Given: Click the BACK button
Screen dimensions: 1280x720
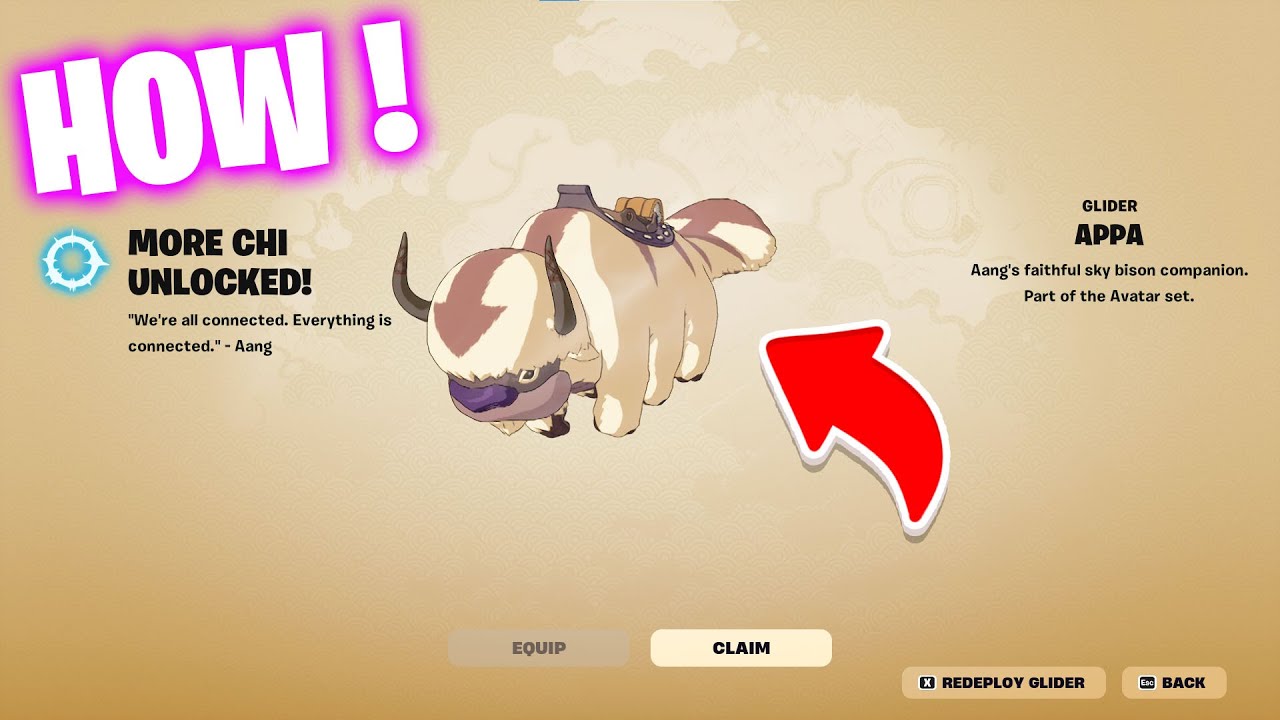Looking at the screenshot, I should click(1175, 682).
